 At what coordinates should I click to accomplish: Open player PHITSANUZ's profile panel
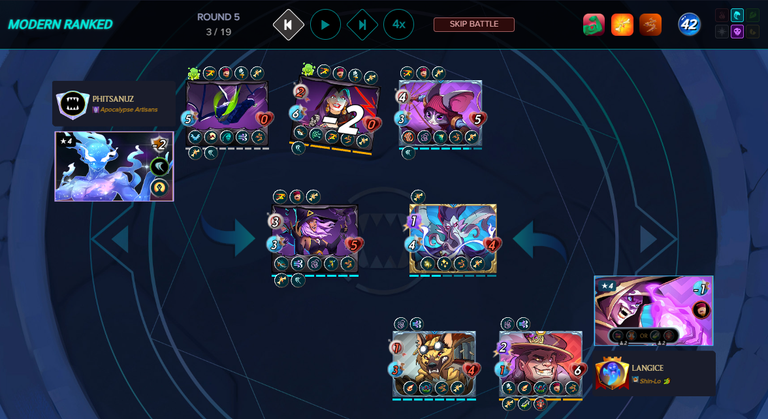[112, 103]
